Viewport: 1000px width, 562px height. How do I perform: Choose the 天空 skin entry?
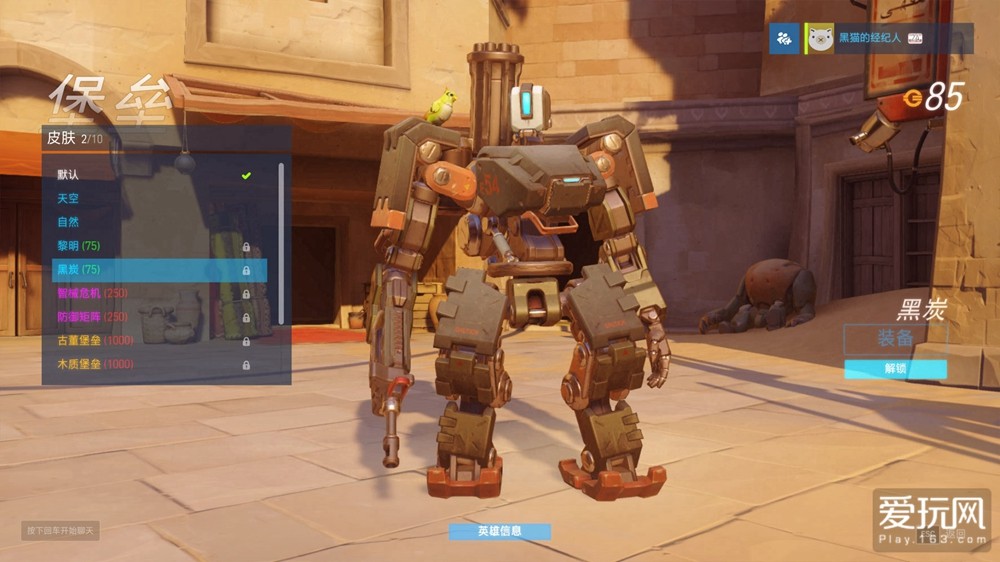point(150,198)
